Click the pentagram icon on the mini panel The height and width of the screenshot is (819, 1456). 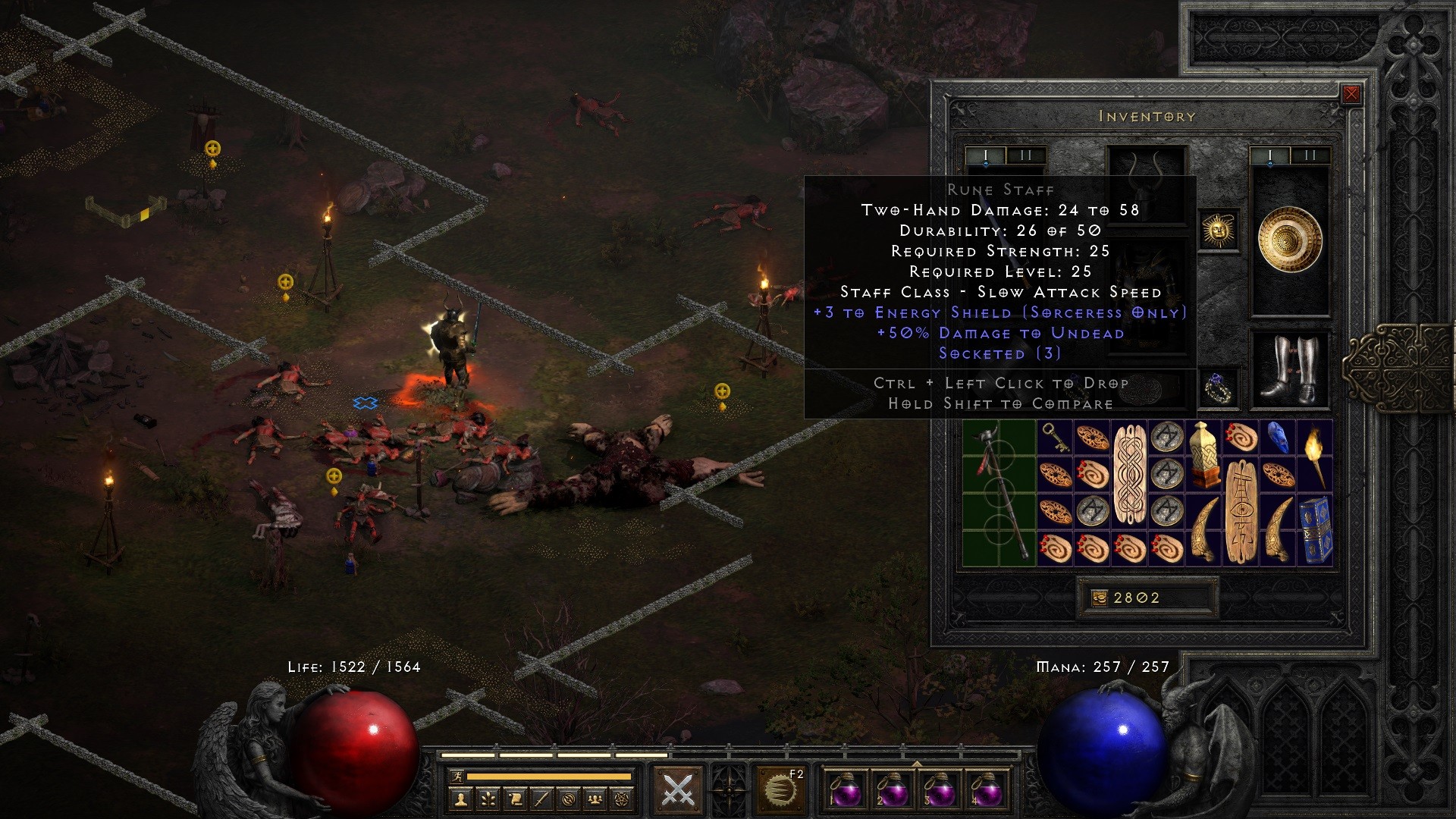click(x=620, y=800)
